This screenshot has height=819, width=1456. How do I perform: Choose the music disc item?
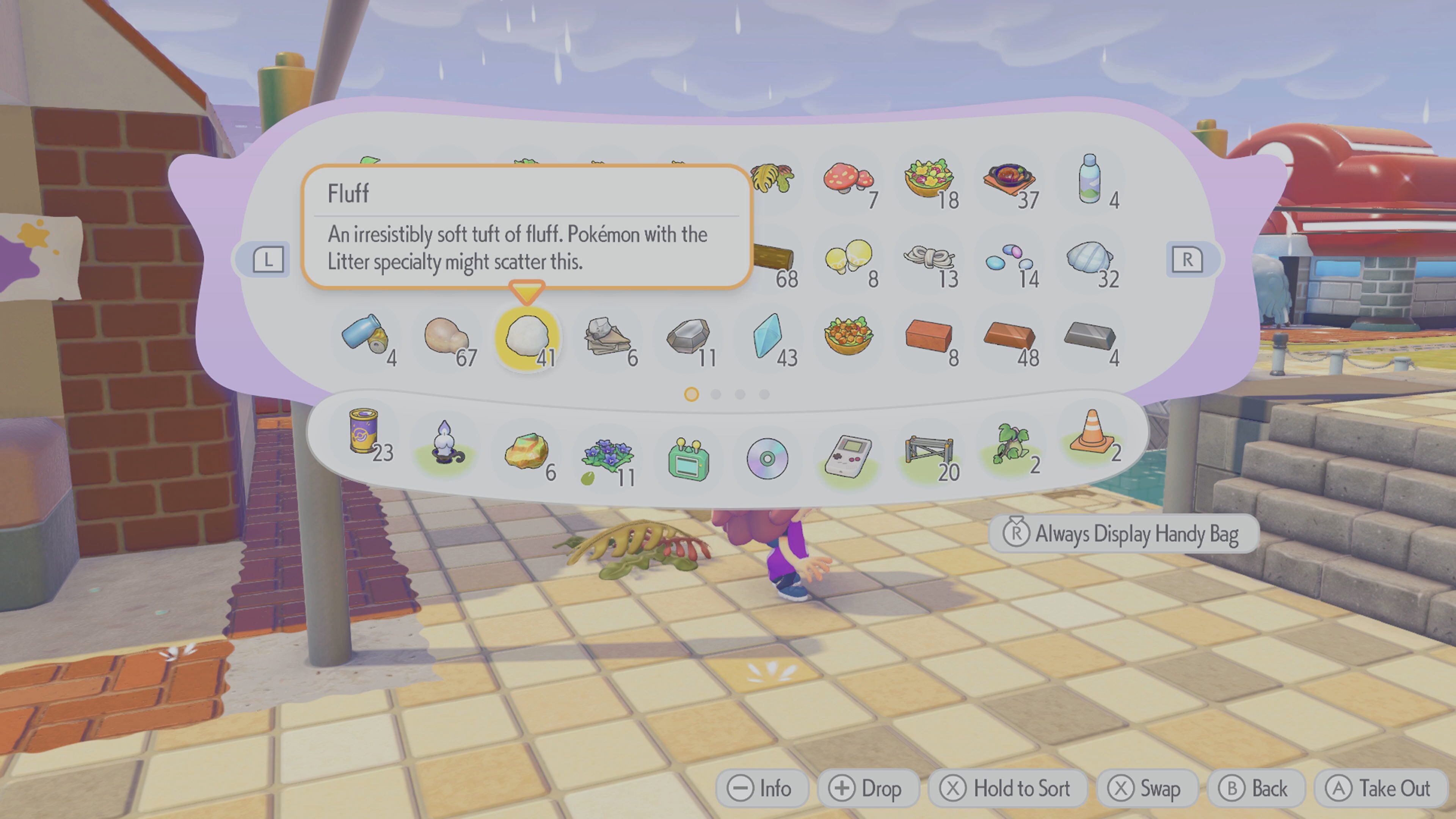(767, 458)
